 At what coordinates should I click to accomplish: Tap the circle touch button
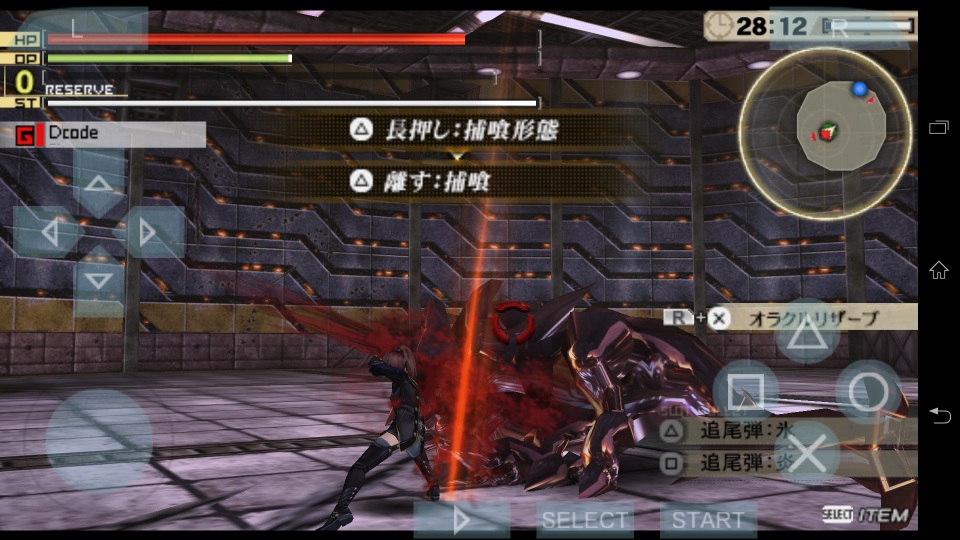[x=868, y=392]
